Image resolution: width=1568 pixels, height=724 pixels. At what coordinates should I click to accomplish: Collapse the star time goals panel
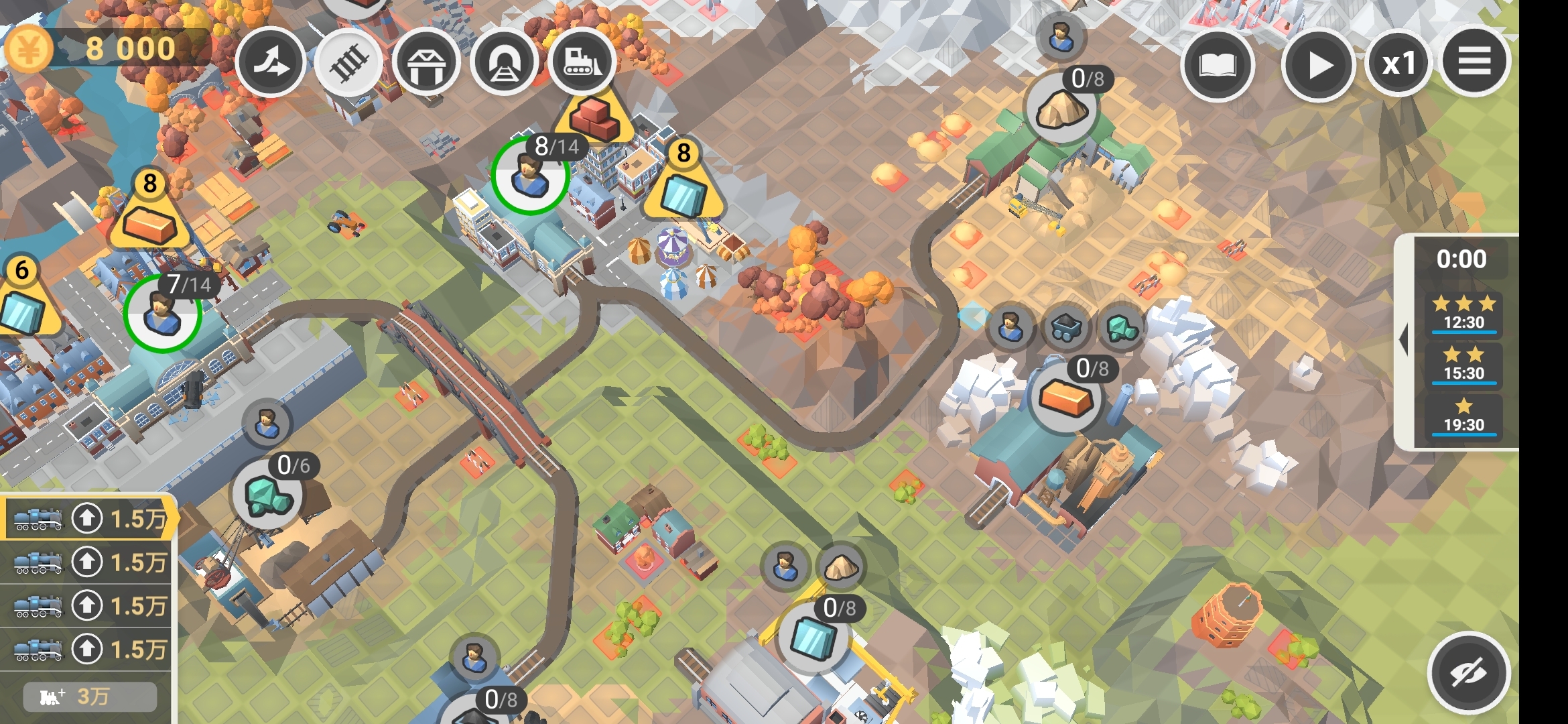[1403, 340]
